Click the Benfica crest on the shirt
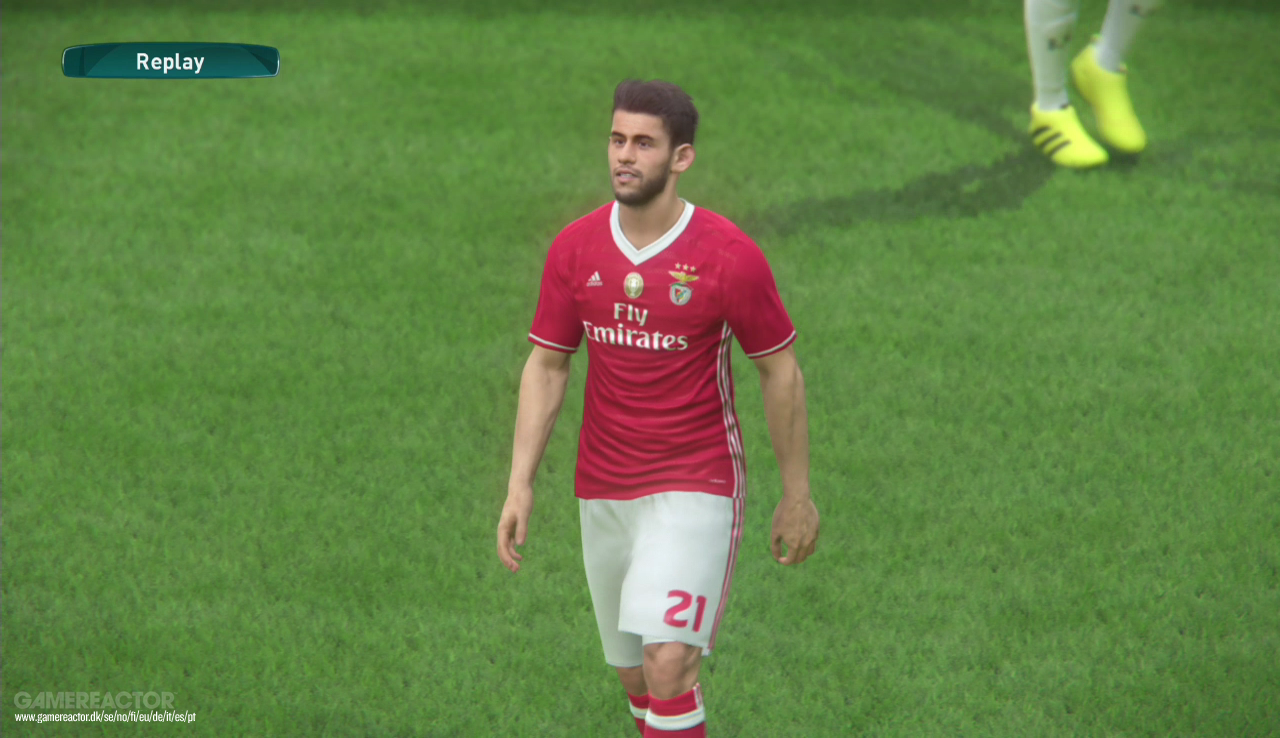1280x738 pixels. [x=680, y=290]
